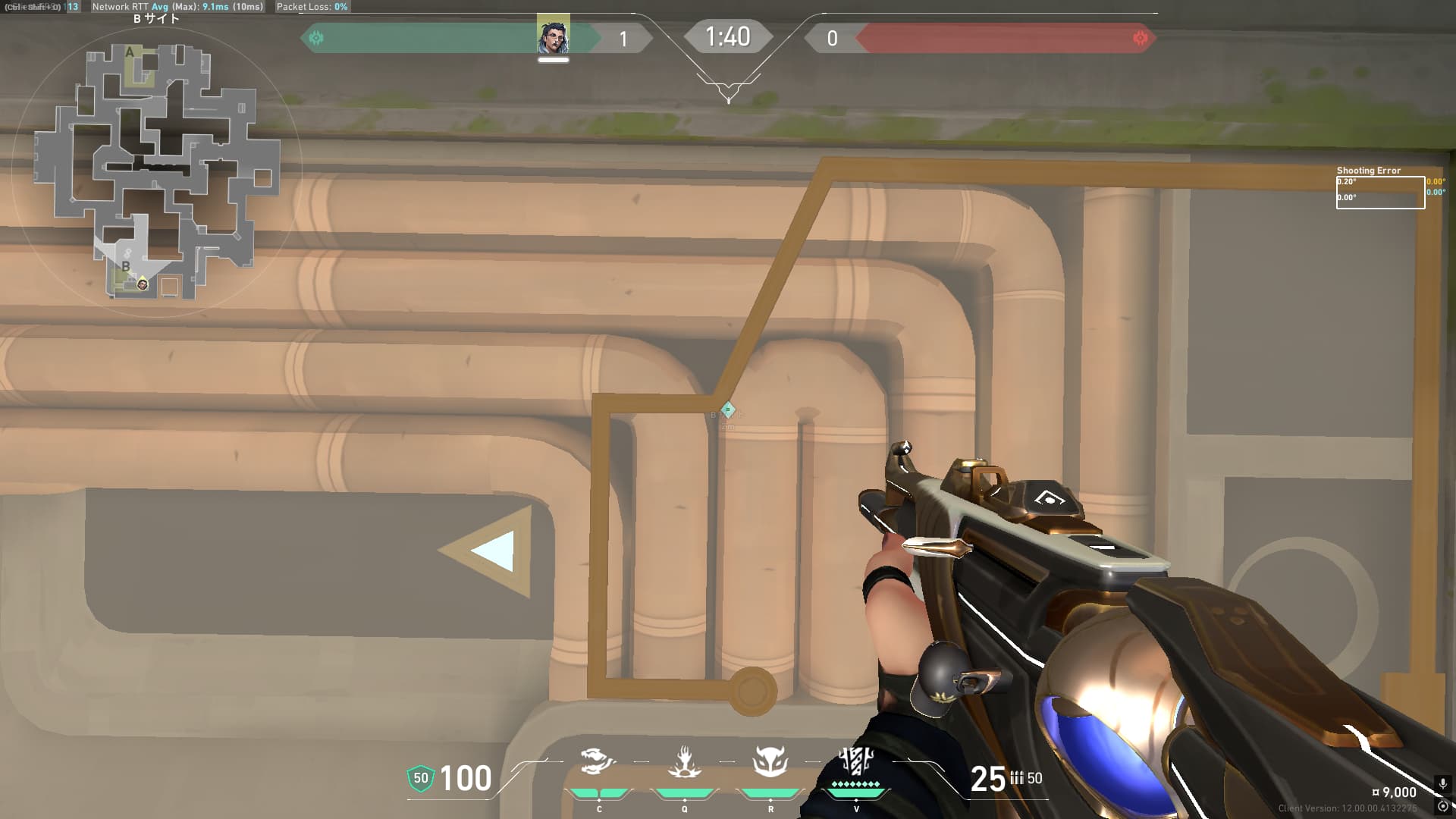Trigger the Haunt ability icon
The image size is (1456, 819).
point(770,761)
